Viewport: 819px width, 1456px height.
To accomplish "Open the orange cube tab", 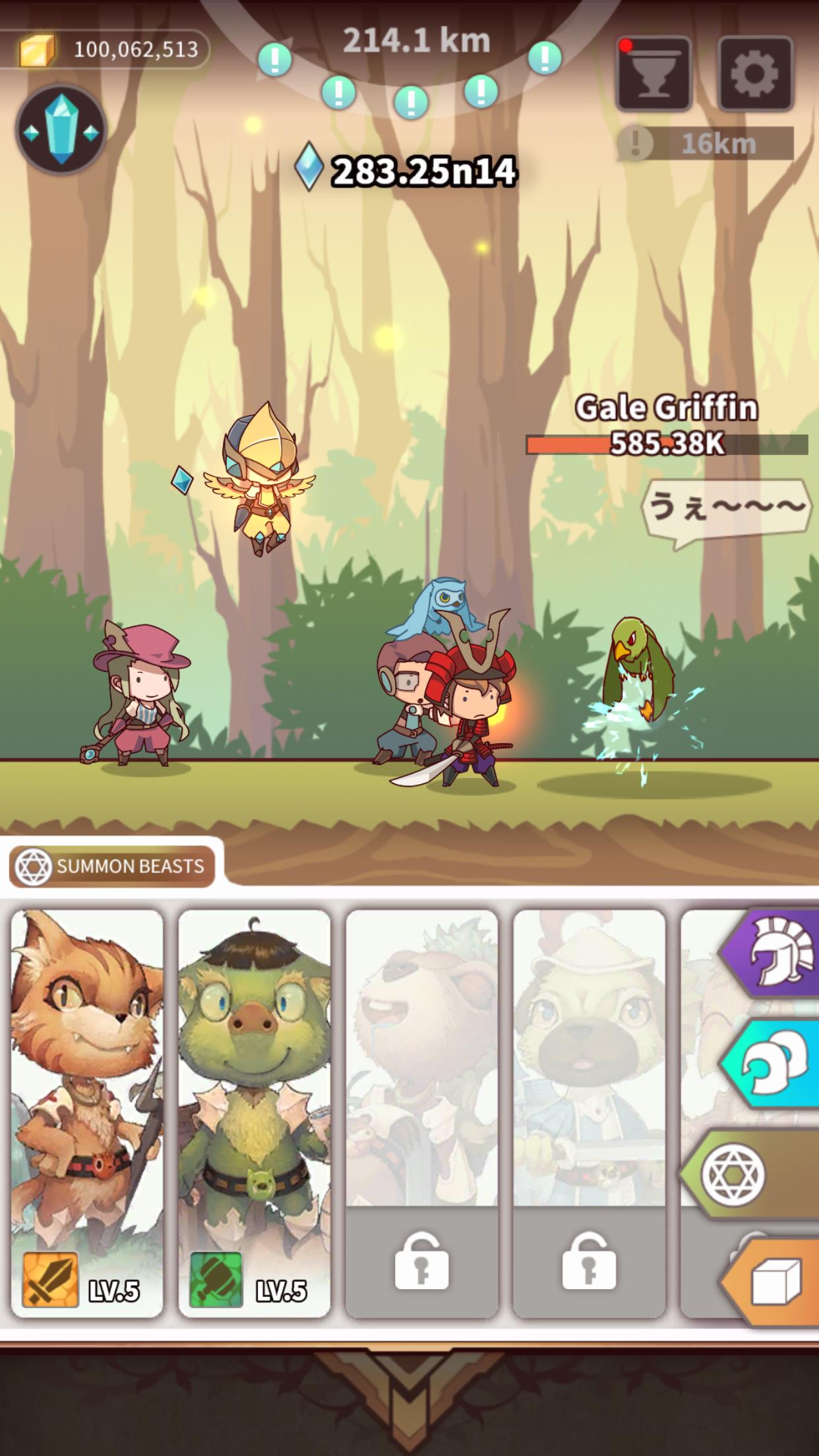I will point(774,1283).
